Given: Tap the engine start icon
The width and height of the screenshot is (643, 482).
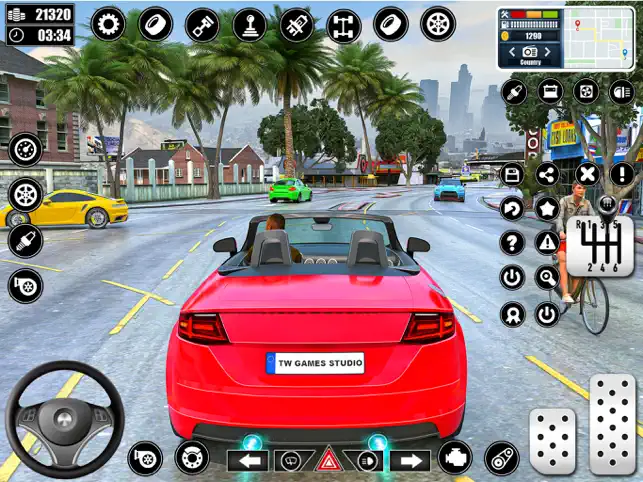Looking at the screenshot, I should [455, 458].
